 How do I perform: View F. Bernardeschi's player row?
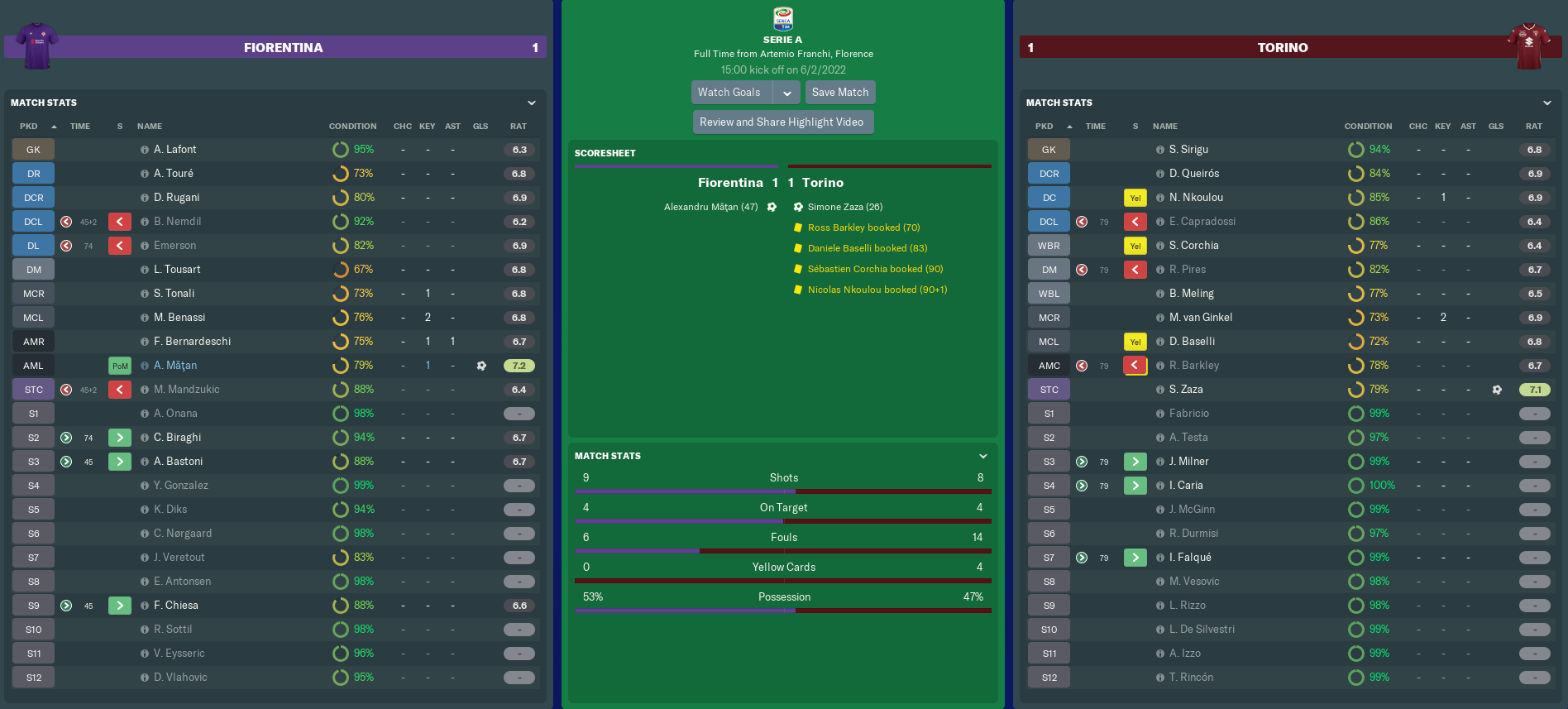point(192,342)
